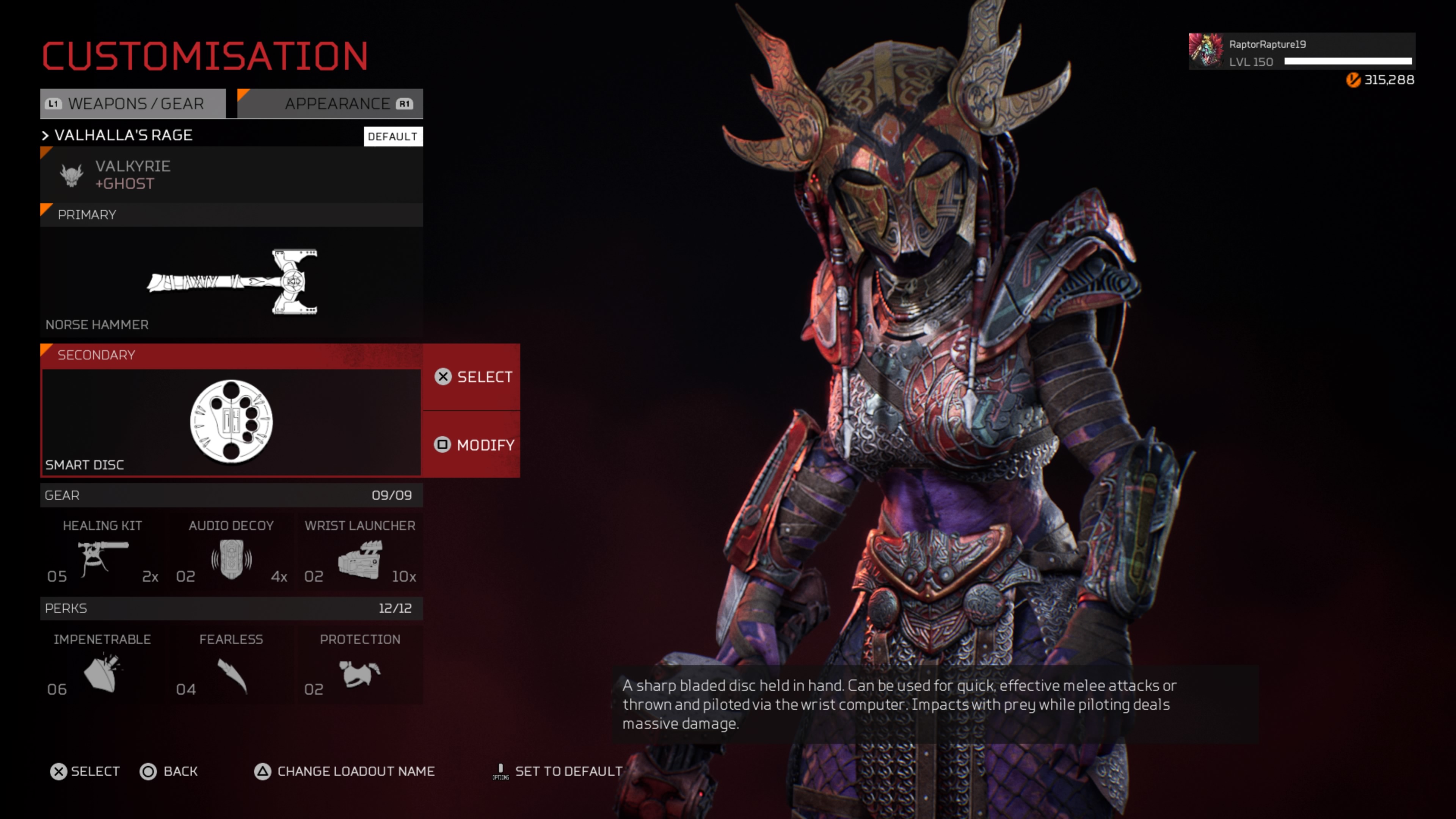1456x819 pixels.
Task: Choose the Audio Decoy gear slot
Action: pyautogui.click(x=231, y=552)
